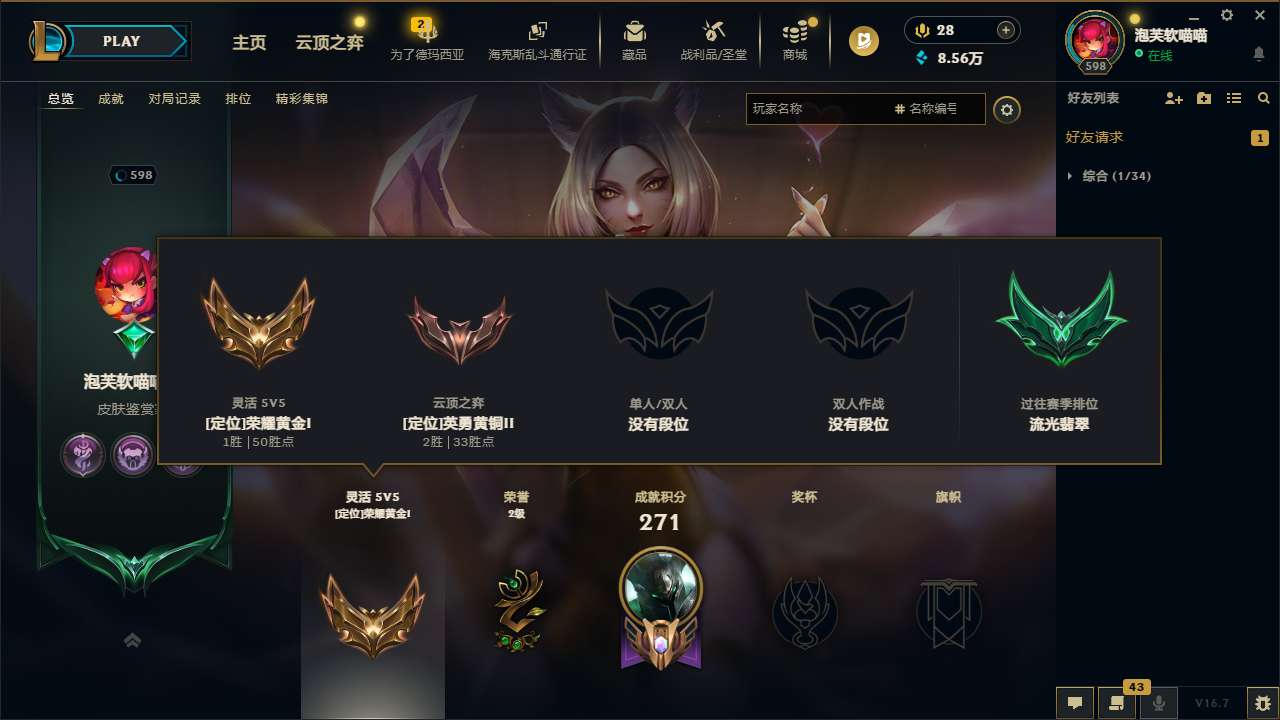Mute the microphone in the bottom bar

click(x=1159, y=703)
